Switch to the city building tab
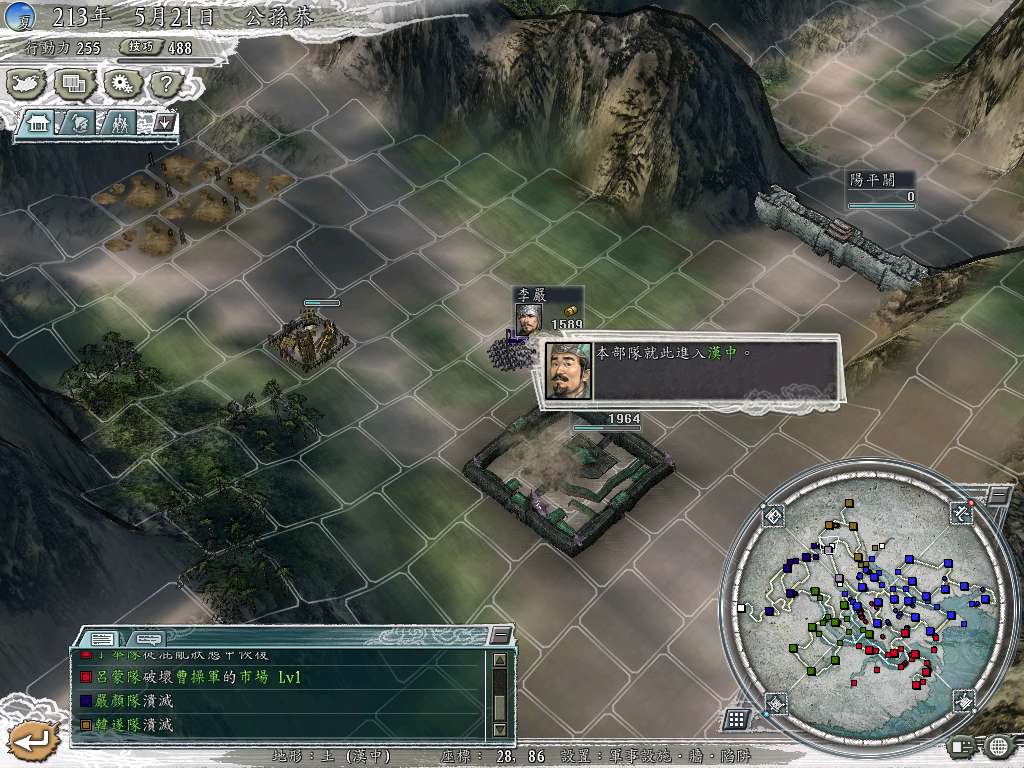The height and width of the screenshot is (768, 1024). click(x=40, y=124)
